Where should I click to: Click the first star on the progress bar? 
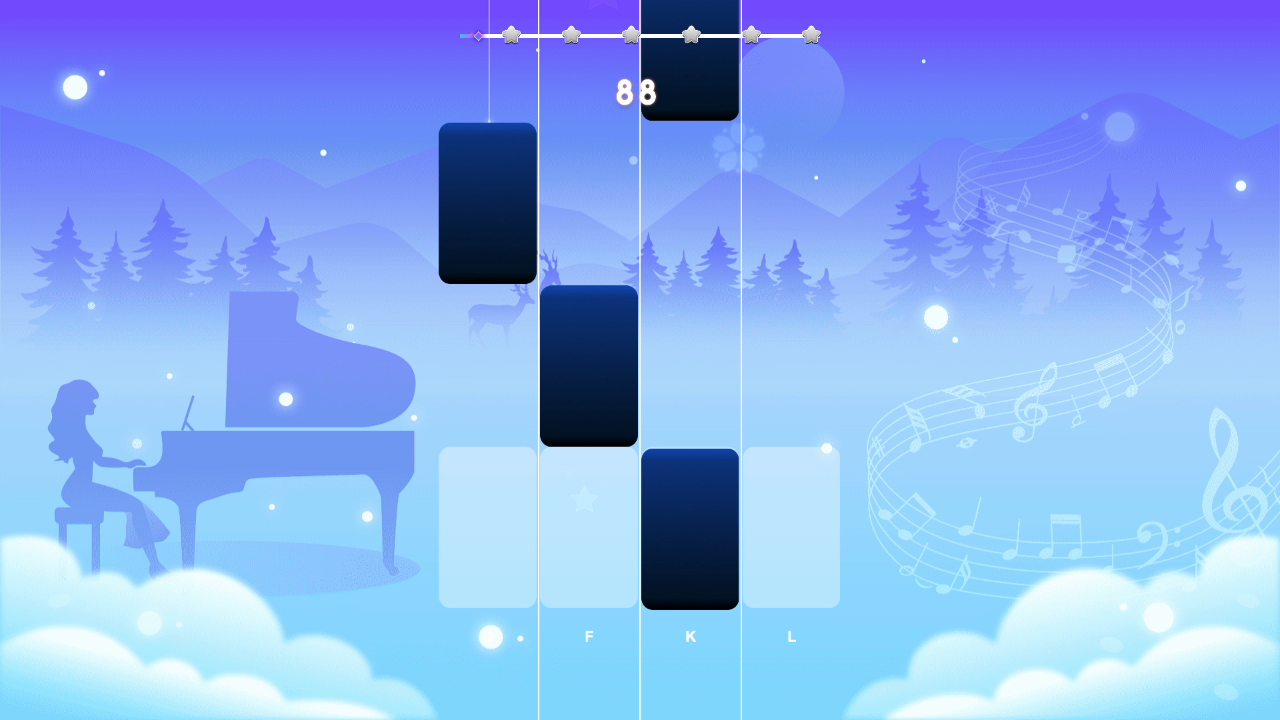tap(511, 35)
